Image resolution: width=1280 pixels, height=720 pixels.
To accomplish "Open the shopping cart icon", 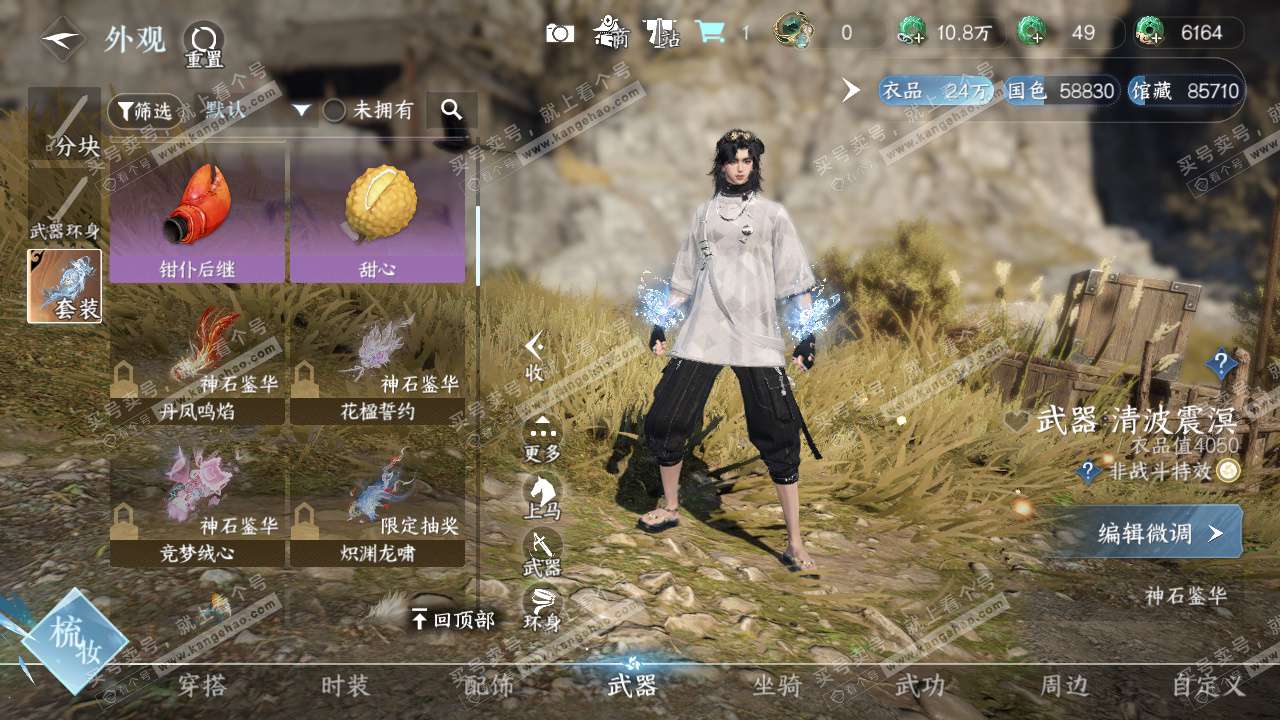I will [x=710, y=32].
